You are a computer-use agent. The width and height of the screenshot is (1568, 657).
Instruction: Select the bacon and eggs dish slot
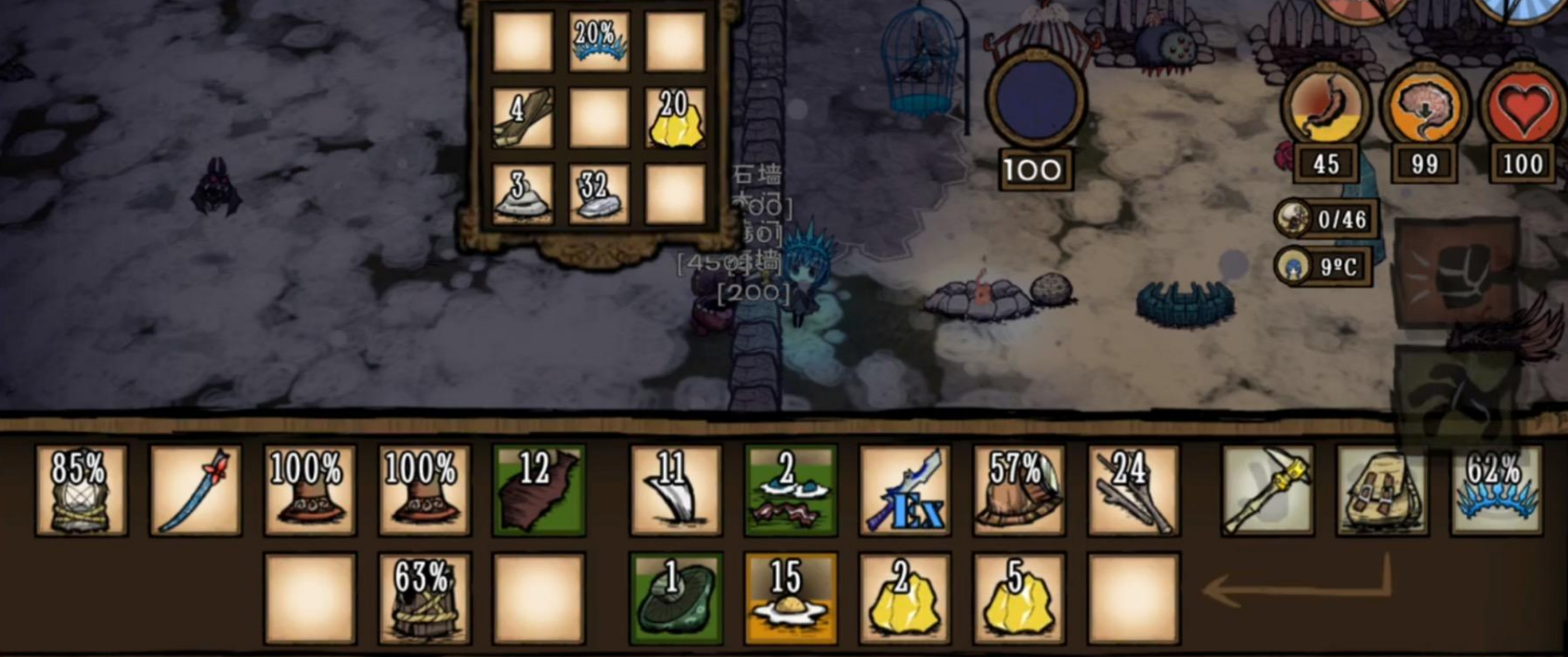pyautogui.click(x=790, y=490)
